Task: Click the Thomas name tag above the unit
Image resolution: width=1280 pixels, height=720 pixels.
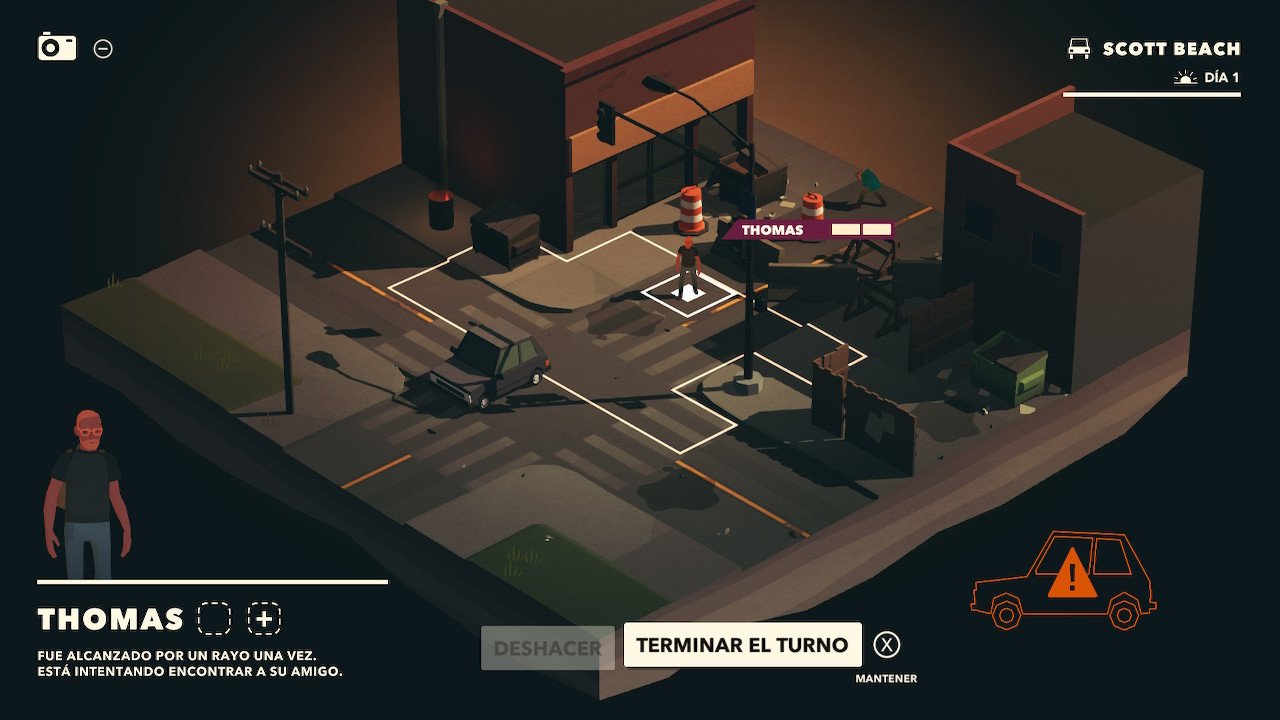Action: [x=772, y=230]
